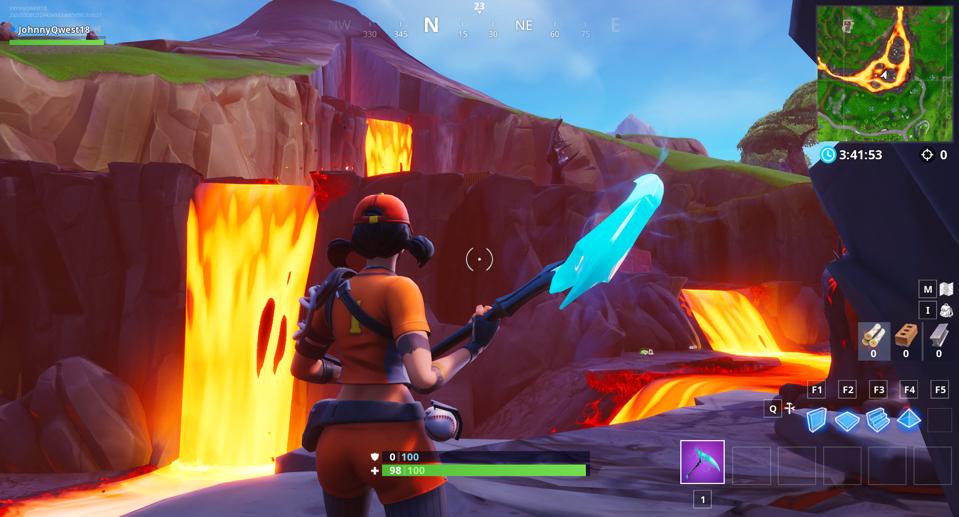Screen dimensions: 959x517
Task: Choose the floor building piece
Action: (848, 420)
